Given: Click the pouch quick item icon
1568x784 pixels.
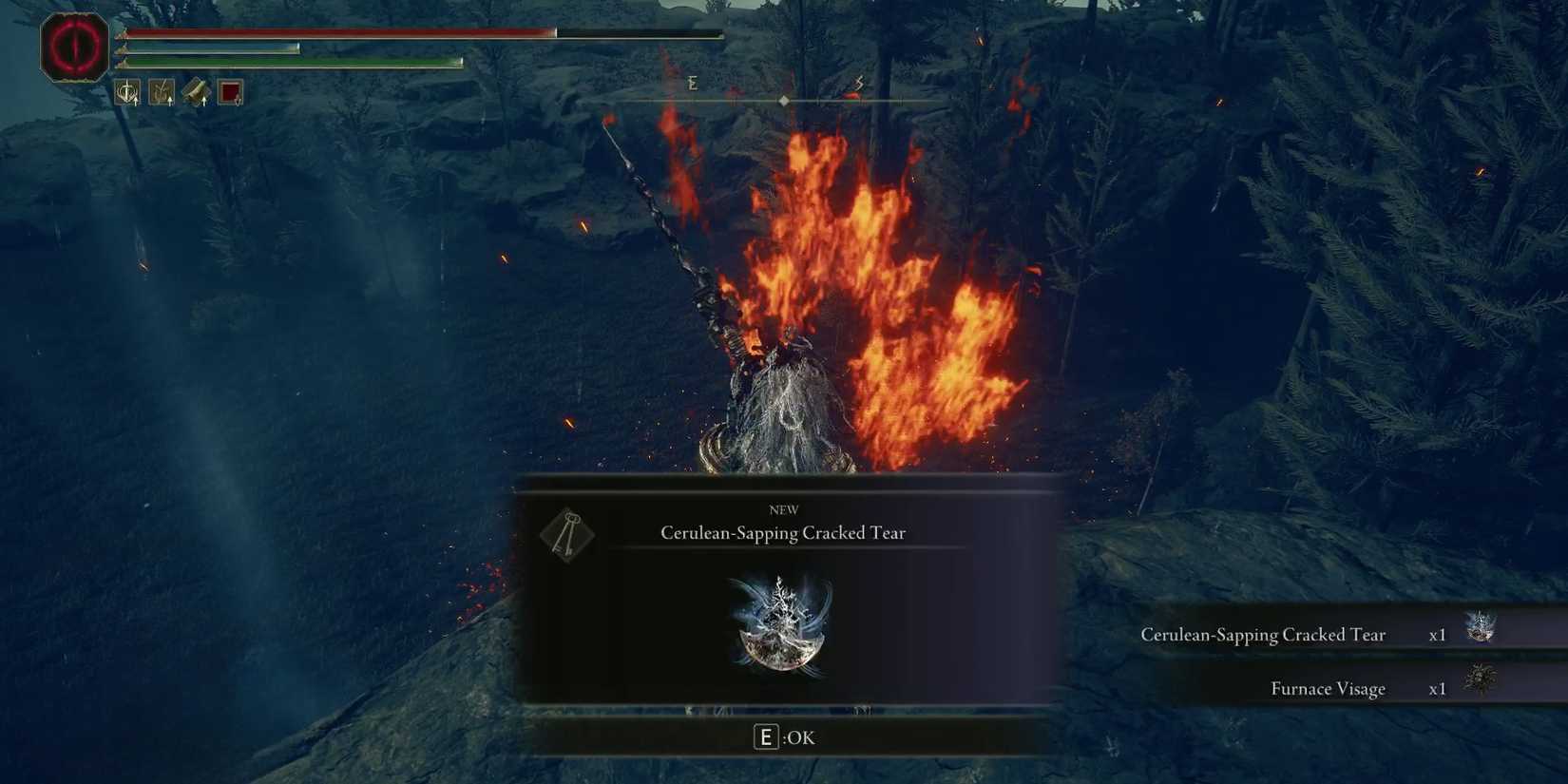Looking at the screenshot, I should click(x=195, y=91).
